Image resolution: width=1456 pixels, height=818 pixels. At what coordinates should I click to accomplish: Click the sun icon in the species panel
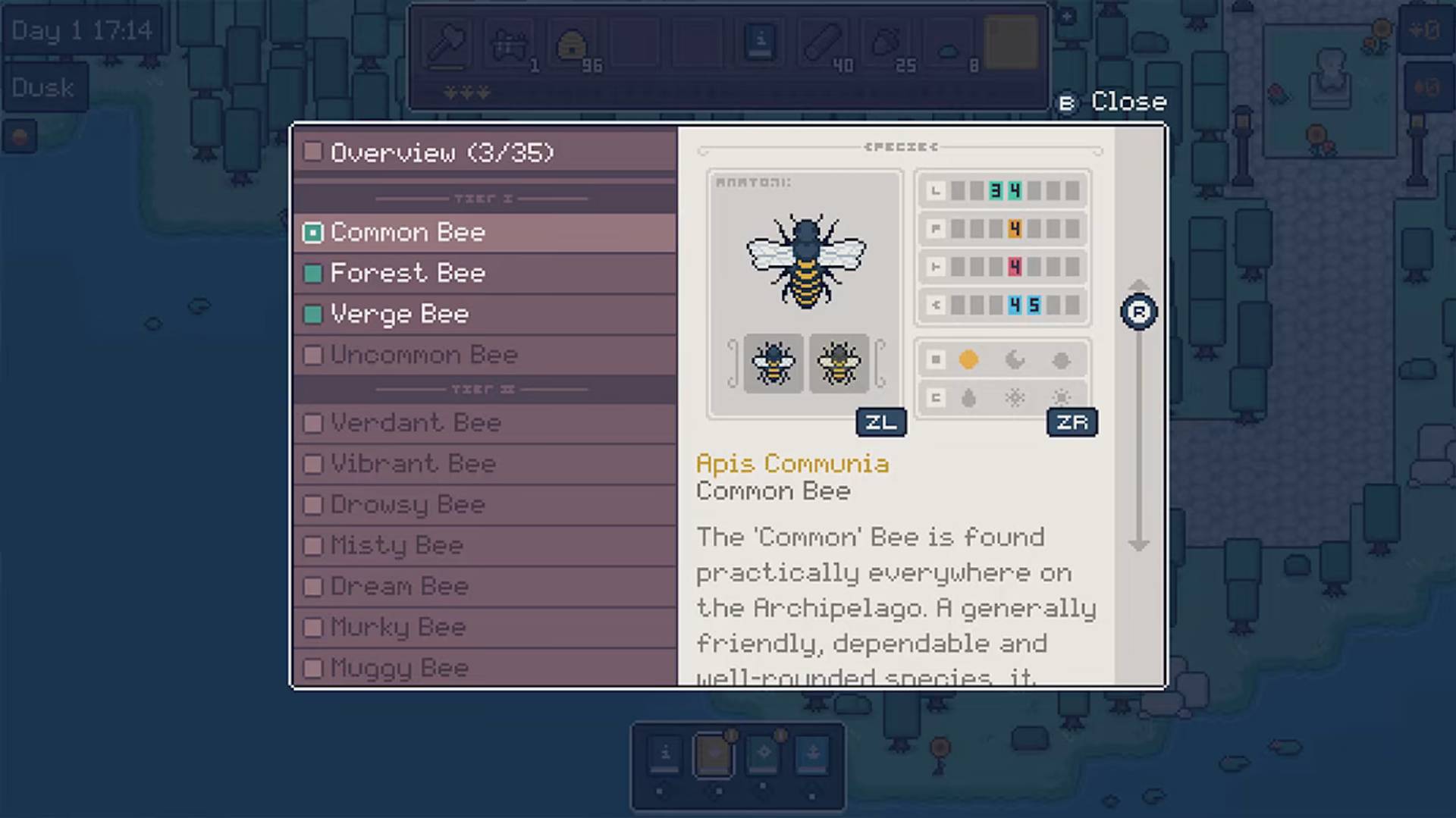click(968, 360)
